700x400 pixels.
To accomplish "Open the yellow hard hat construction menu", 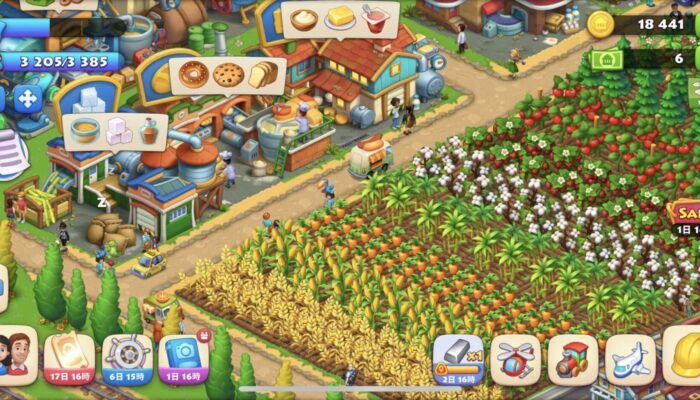I will pyautogui.click(x=684, y=357).
